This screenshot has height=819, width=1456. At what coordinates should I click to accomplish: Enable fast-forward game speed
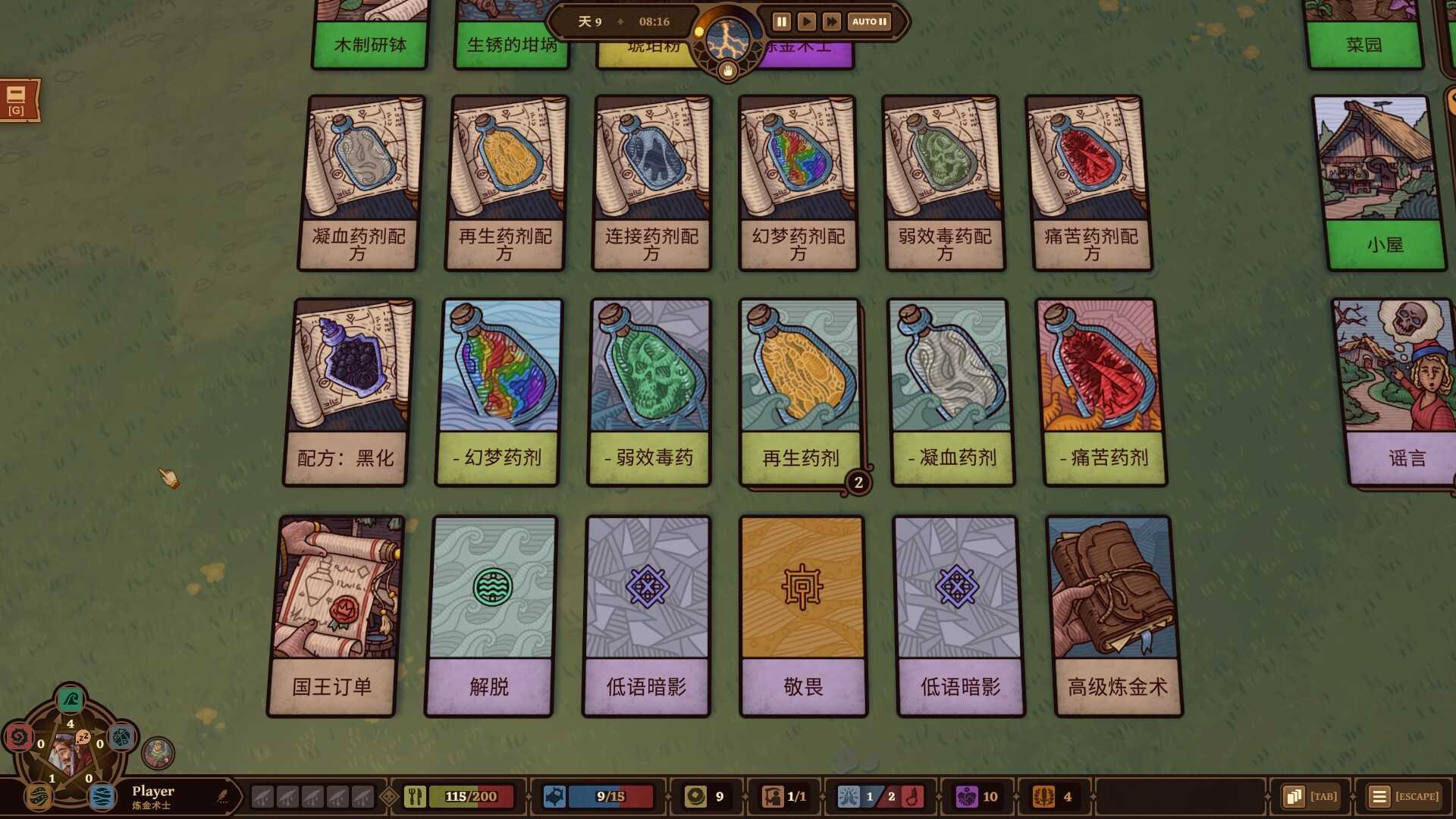[831, 21]
